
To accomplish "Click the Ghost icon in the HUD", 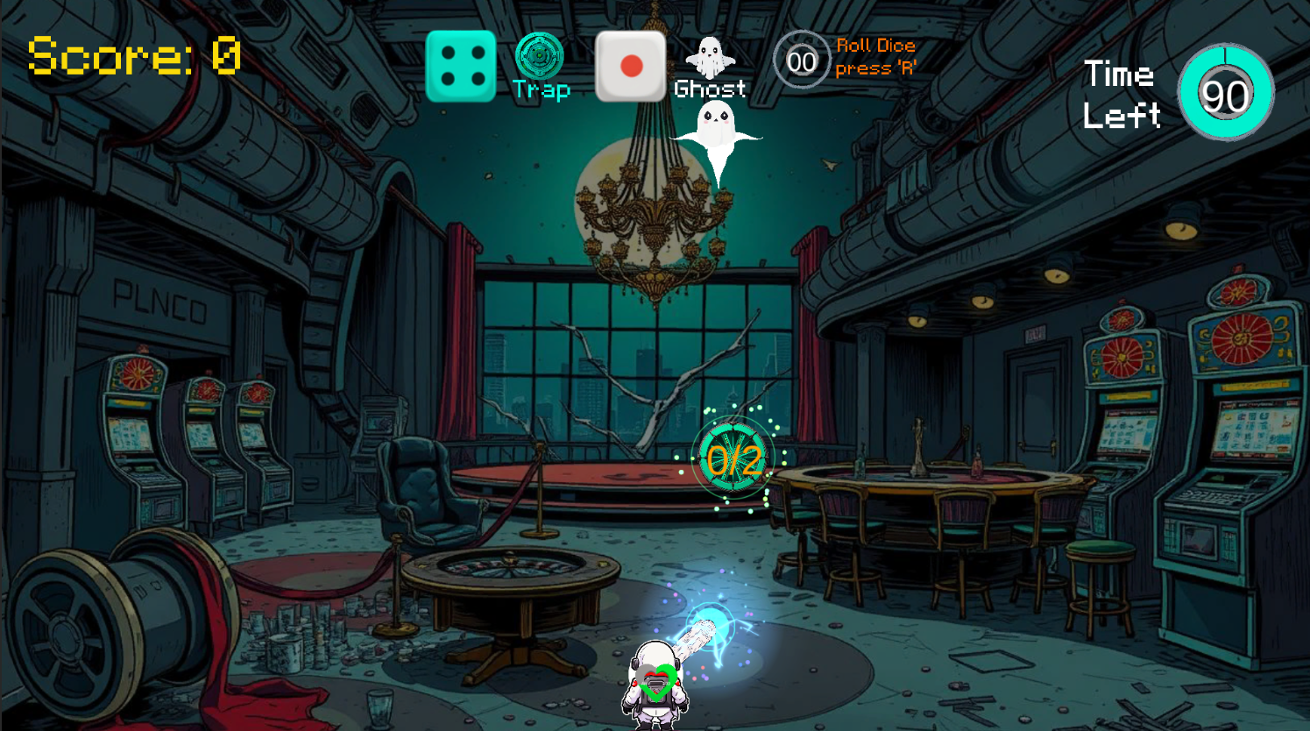I will point(711,55).
